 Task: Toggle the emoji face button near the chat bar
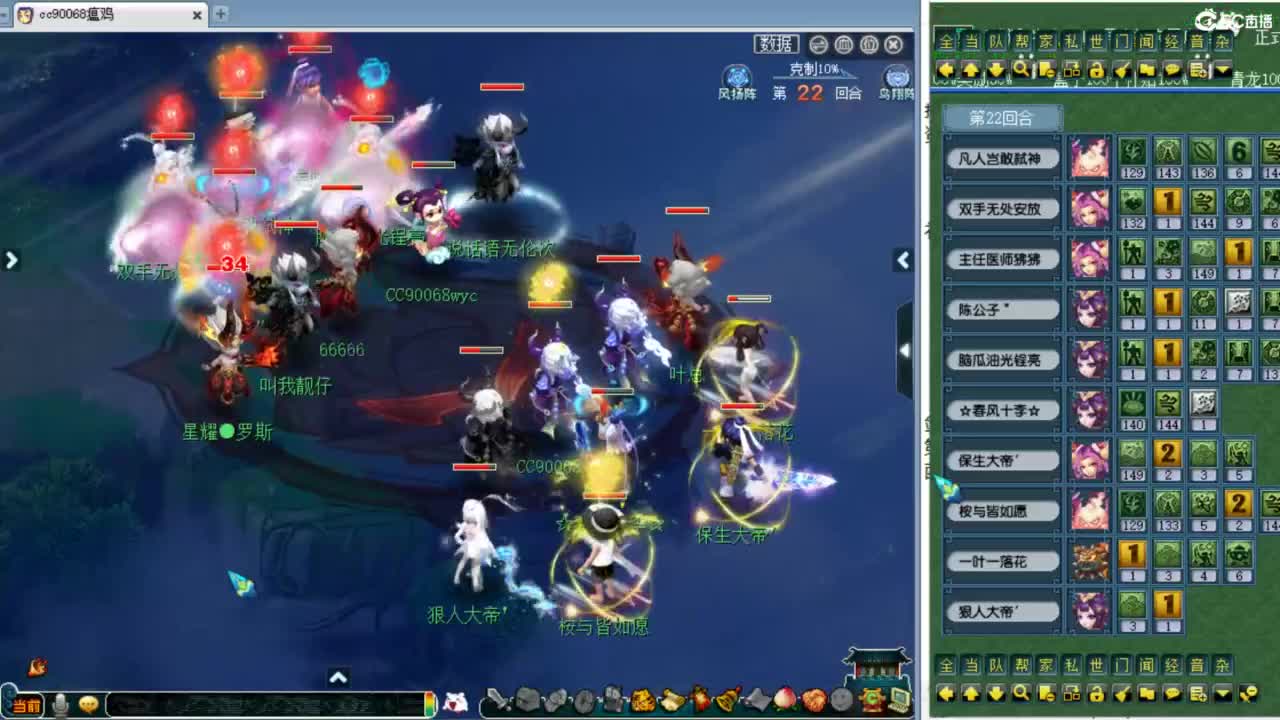point(88,703)
